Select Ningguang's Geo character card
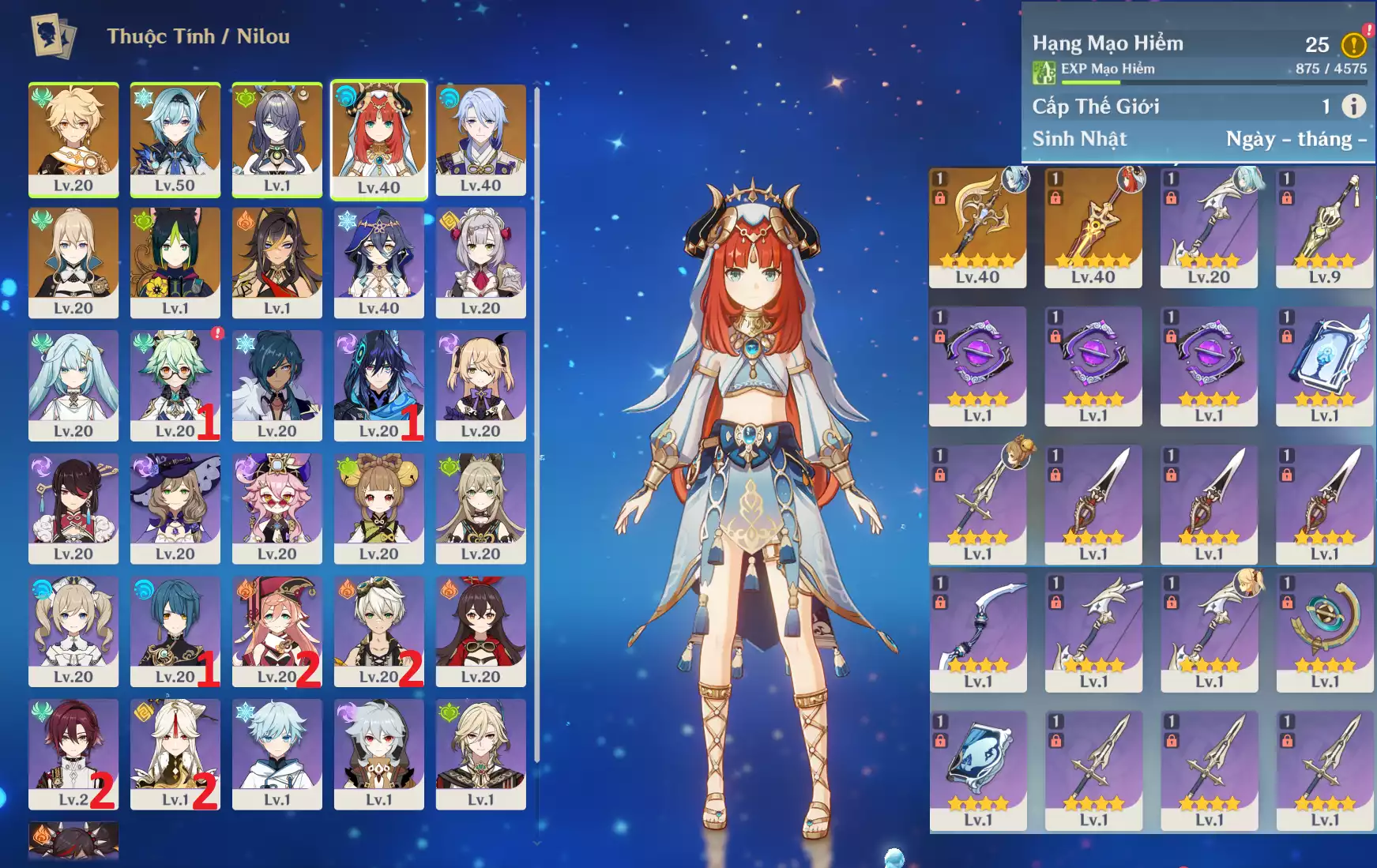The width and height of the screenshot is (1377, 868). 175,753
